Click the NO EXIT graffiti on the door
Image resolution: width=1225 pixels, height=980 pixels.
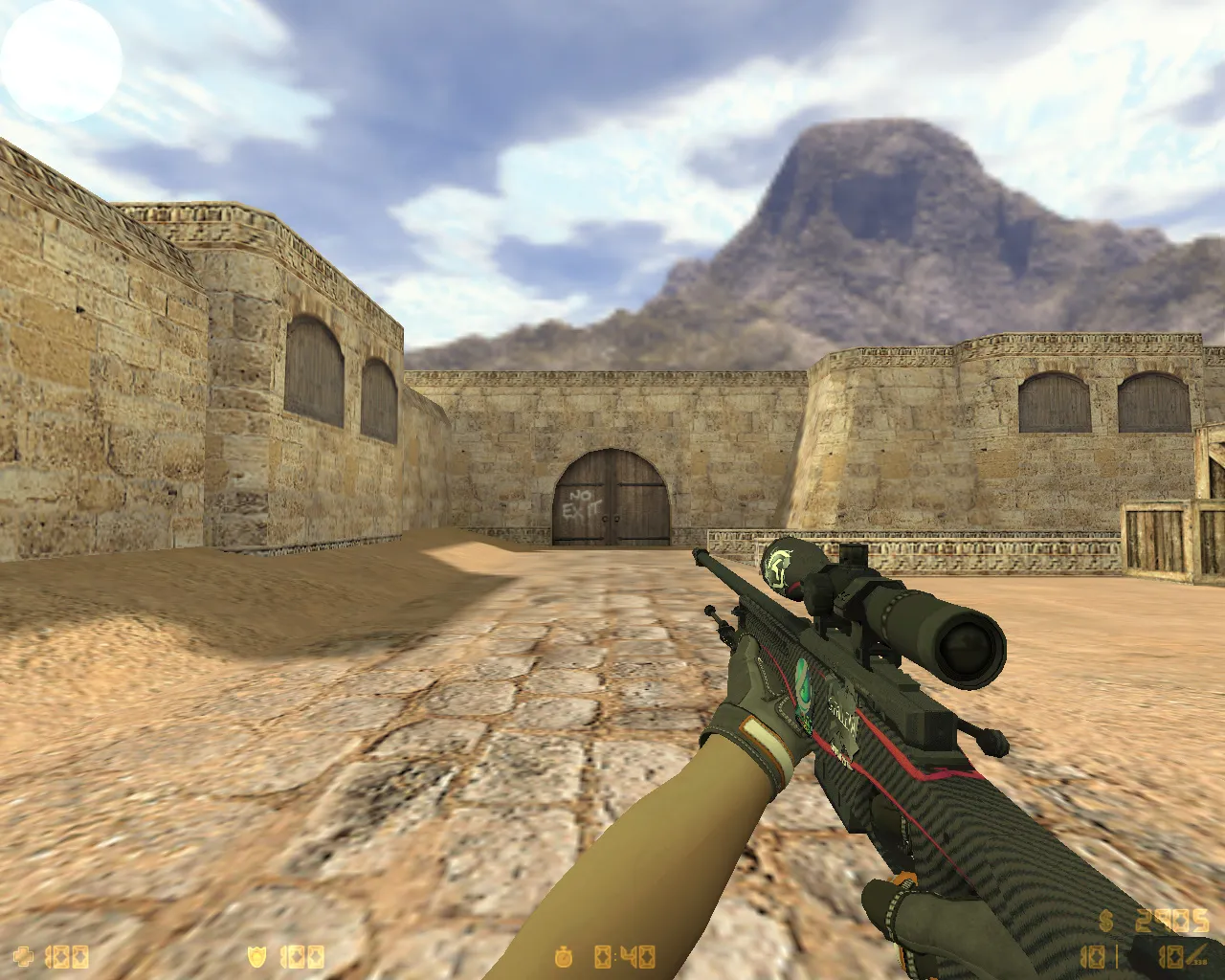(x=582, y=503)
